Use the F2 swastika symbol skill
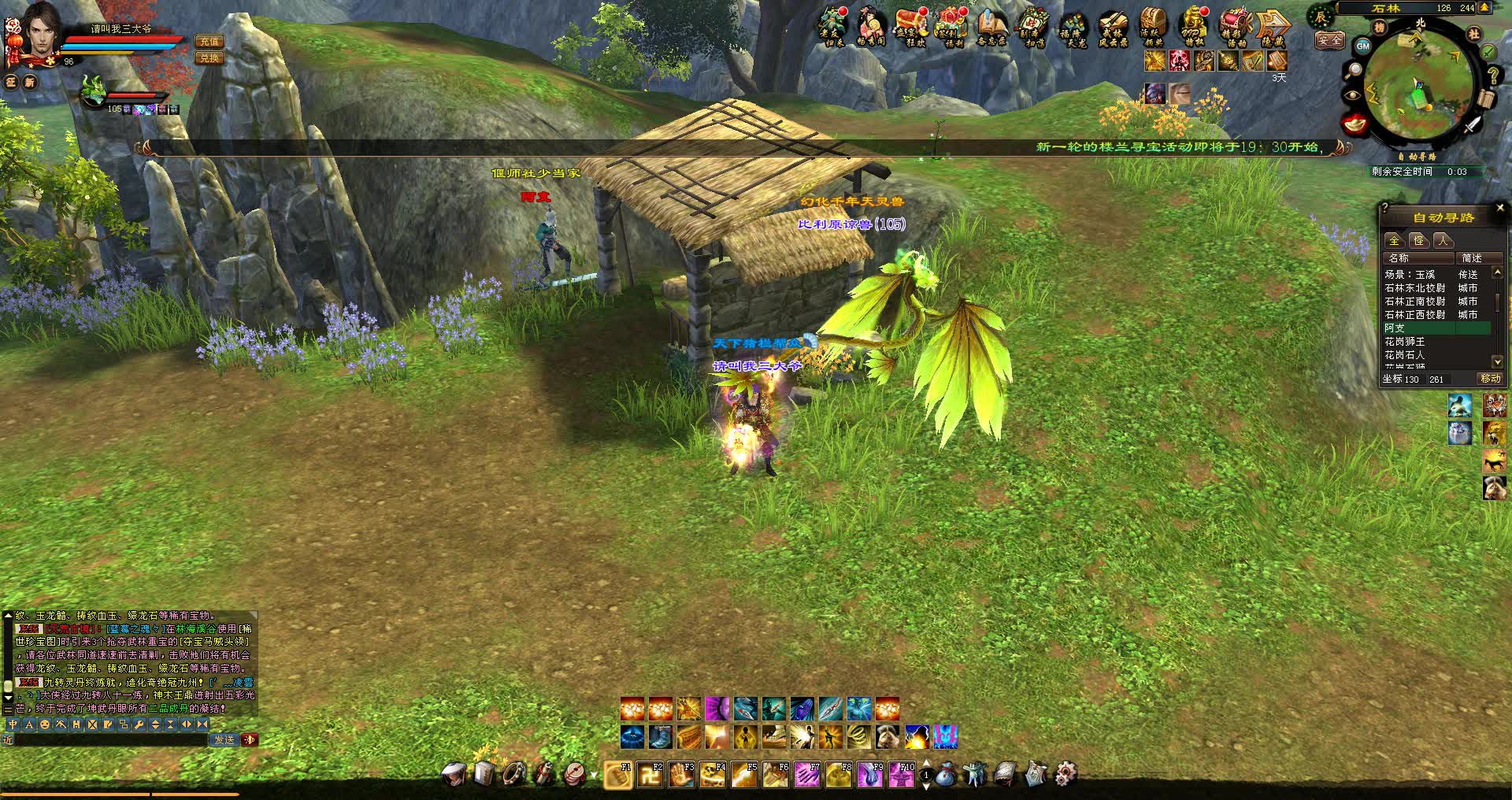1512x800 pixels. pyautogui.click(x=650, y=776)
